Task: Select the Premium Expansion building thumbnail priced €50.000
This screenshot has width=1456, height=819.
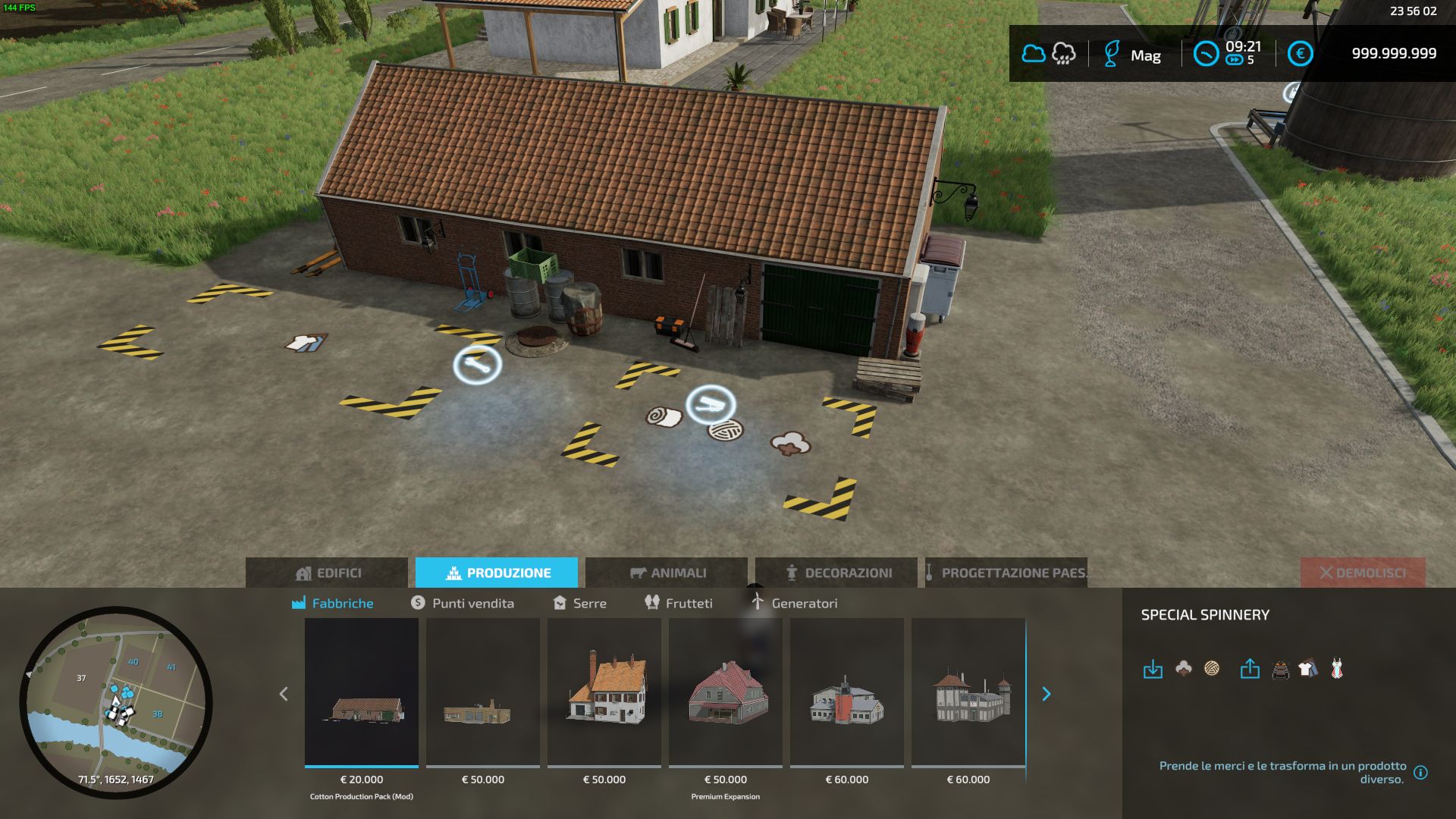Action: click(x=725, y=692)
